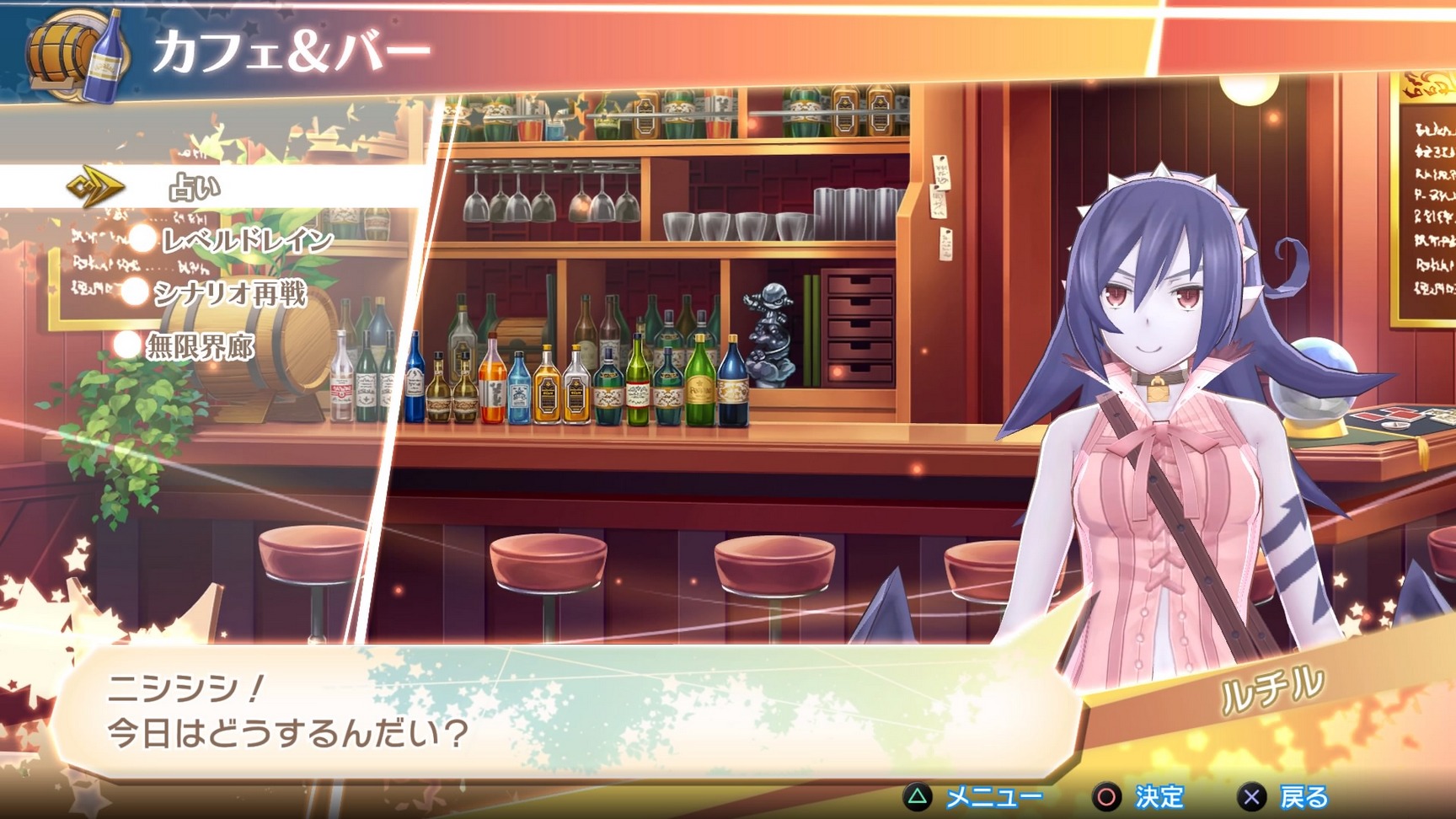Click the circle marker beside シナリオ再戦
This screenshot has width=1456, height=819.
coord(133,290)
